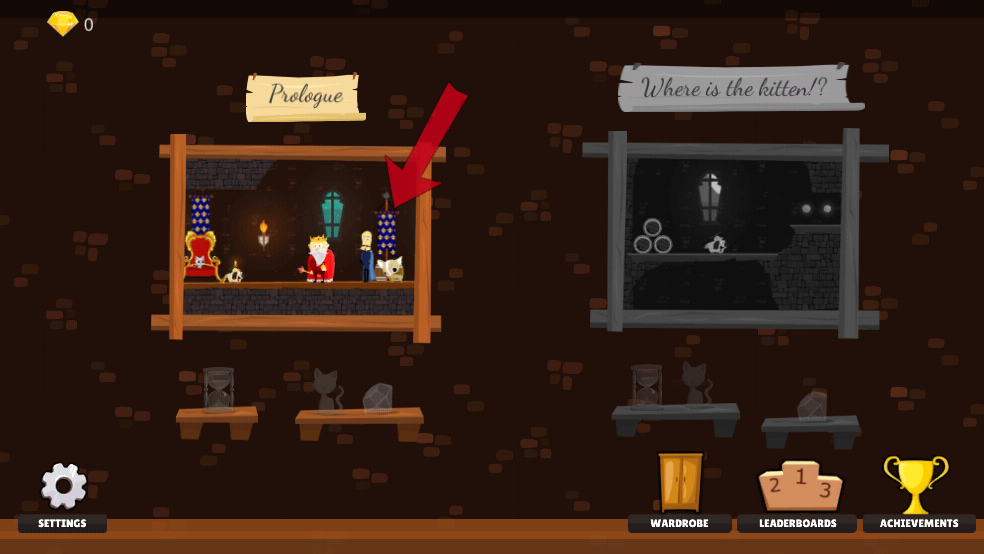The width and height of the screenshot is (984, 554).
Task: Select the Prologue level picture
Action: point(298,238)
